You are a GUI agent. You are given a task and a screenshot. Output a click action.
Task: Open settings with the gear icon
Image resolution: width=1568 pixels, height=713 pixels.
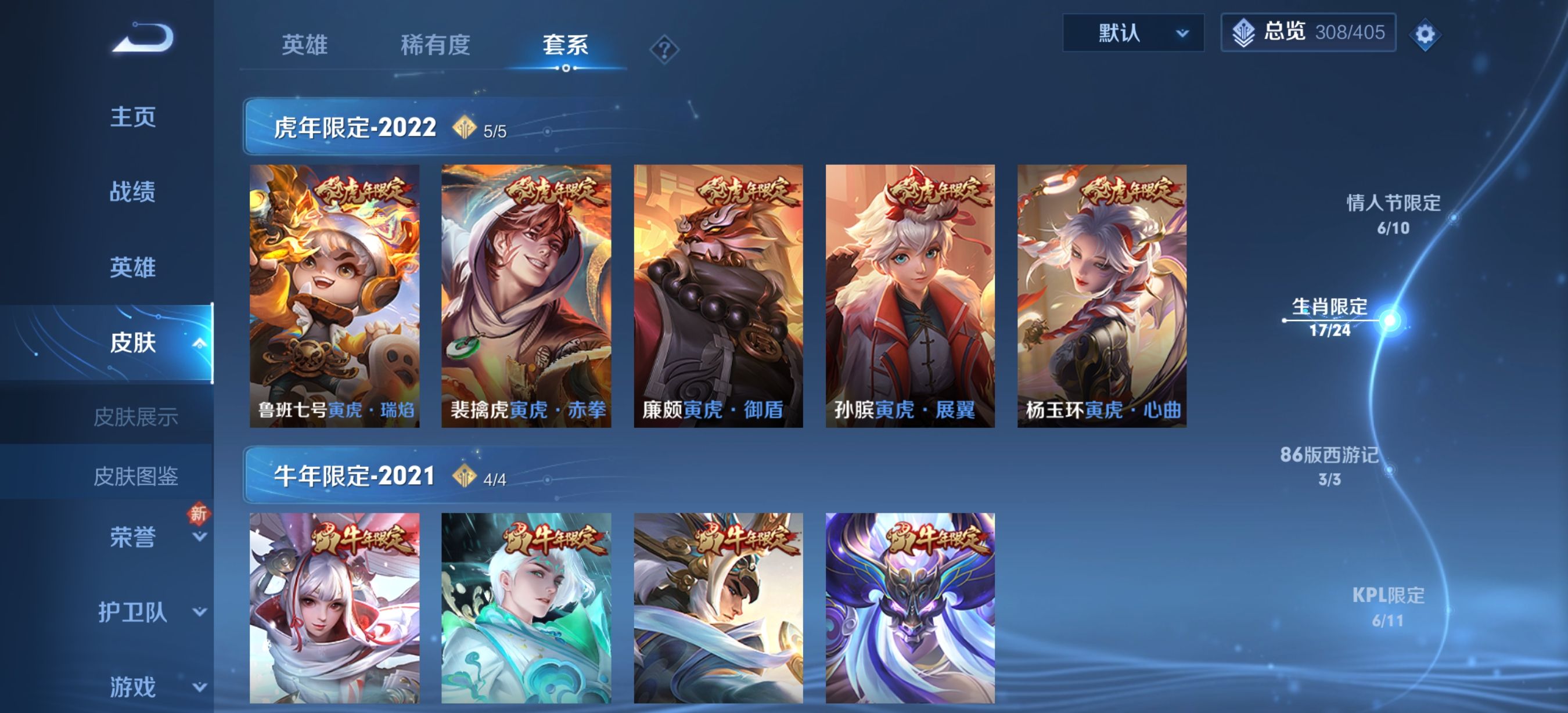[x=1425, y=34]
